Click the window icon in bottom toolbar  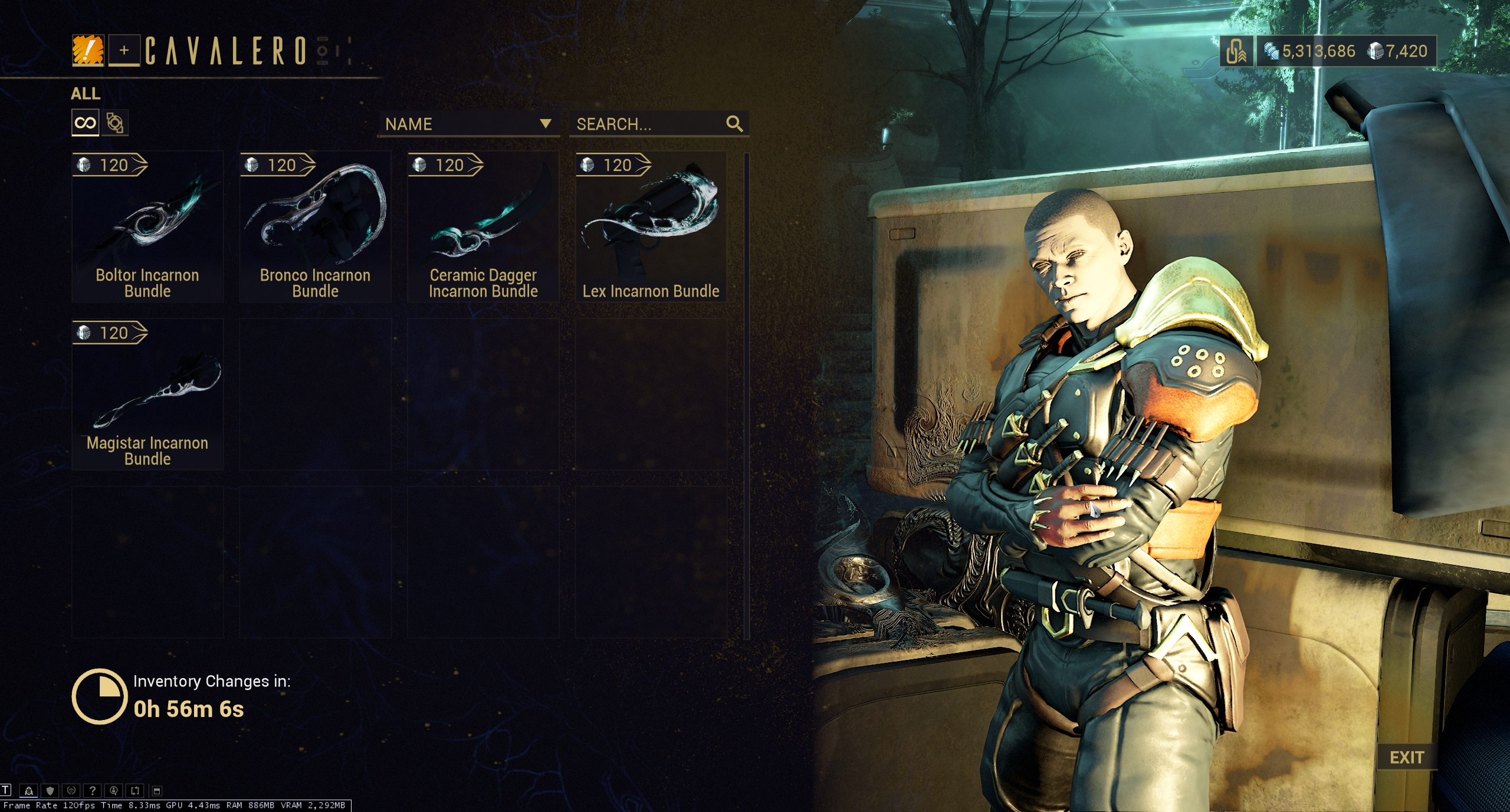pyautogui.click(x=157, y=791)
